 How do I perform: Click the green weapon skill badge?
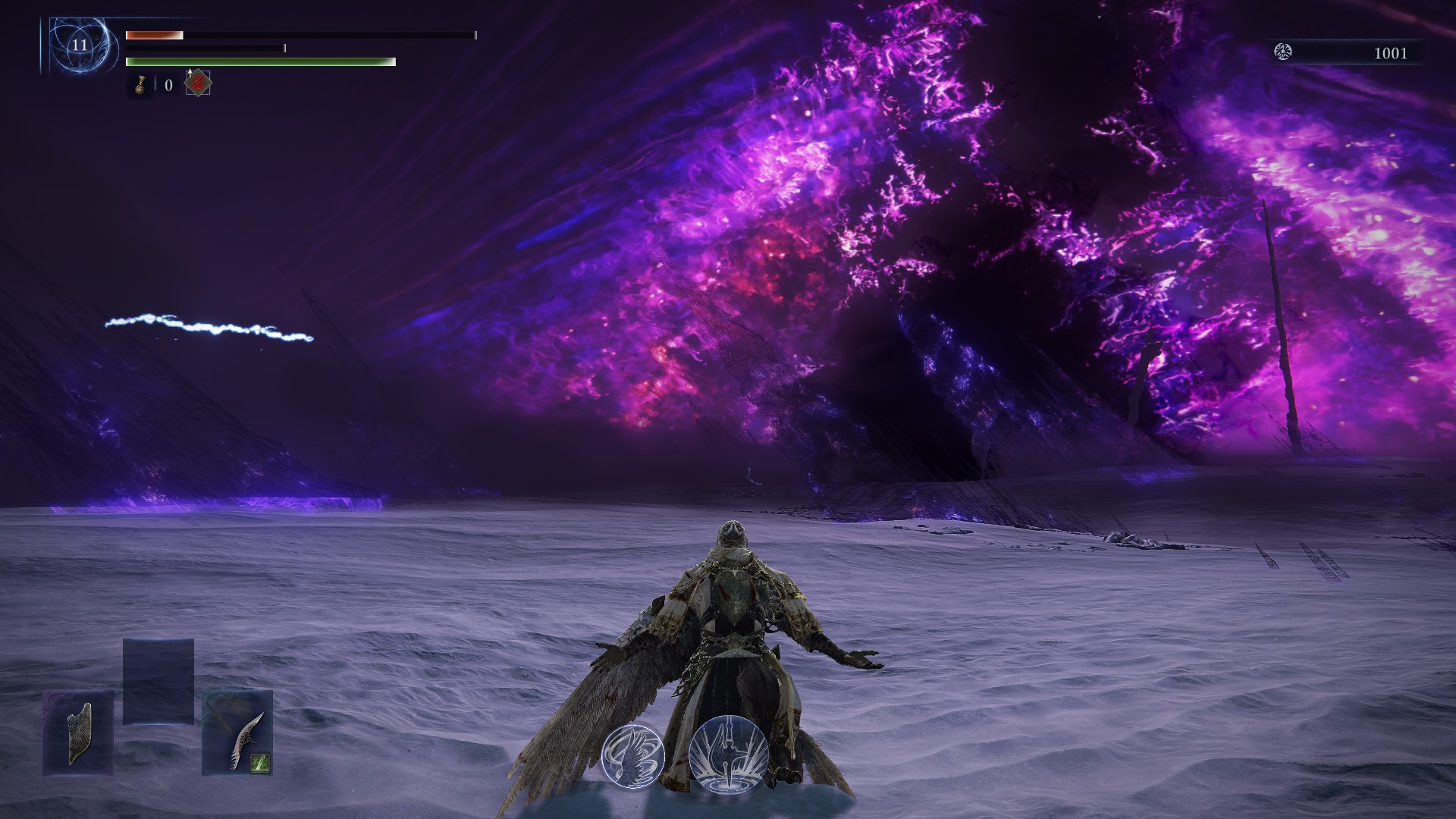coord(260,762)
